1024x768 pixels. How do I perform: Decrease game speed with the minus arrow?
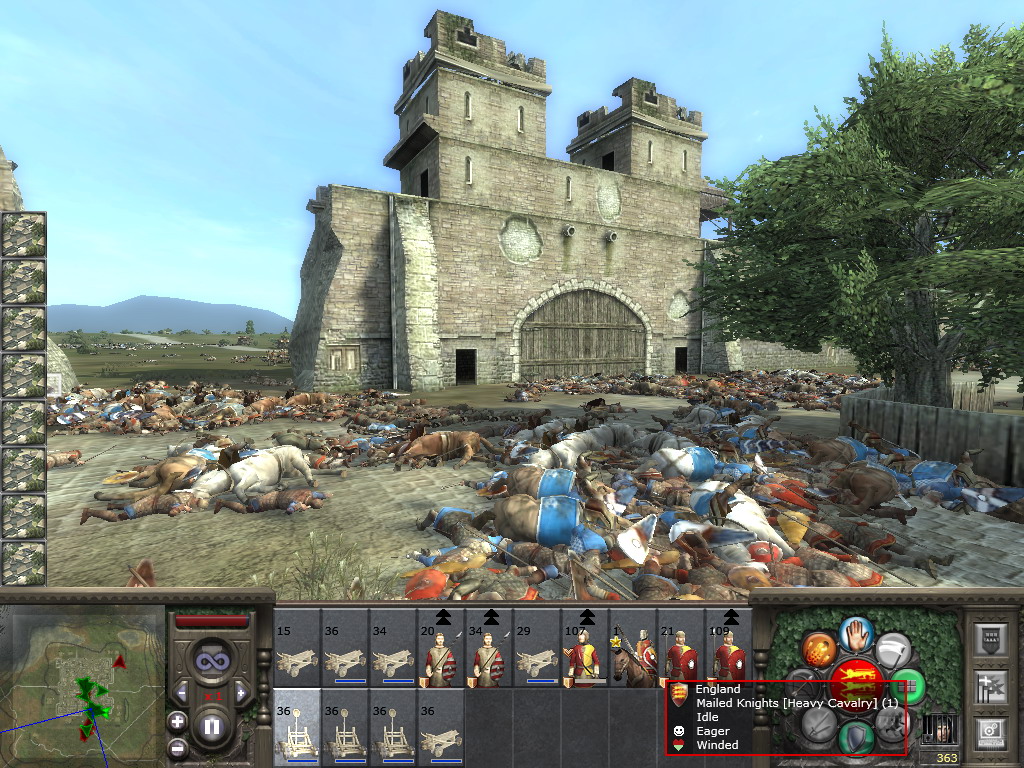pyautogui.click(x=182, y=693)
